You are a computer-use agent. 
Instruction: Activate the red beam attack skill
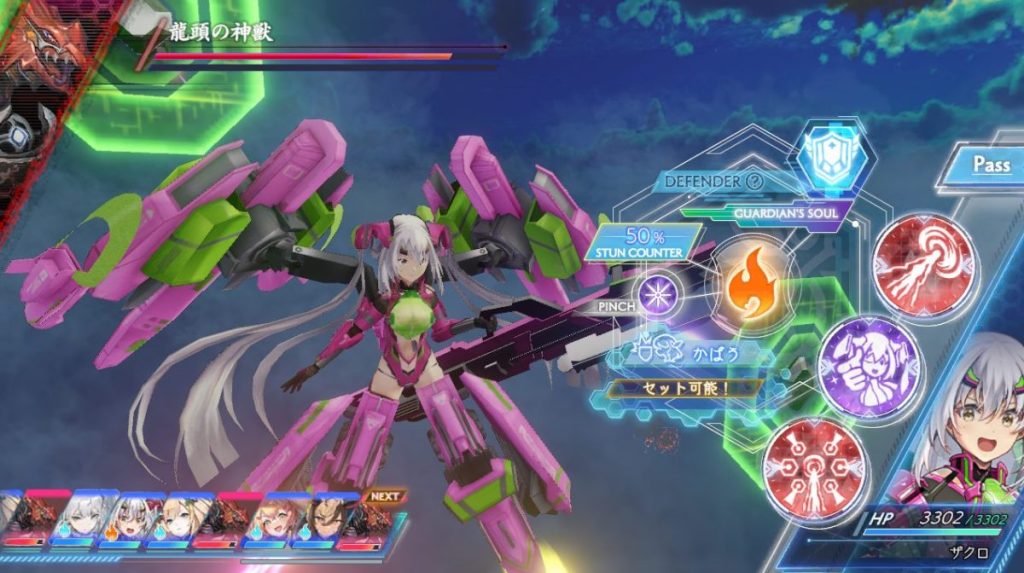pos(911,265)
